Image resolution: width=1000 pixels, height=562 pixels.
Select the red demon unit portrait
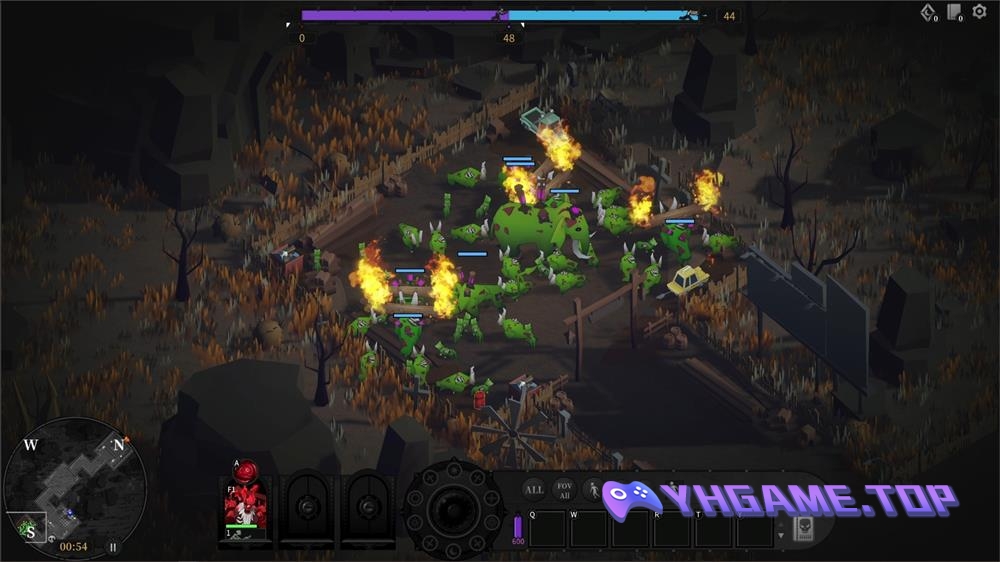246,506
